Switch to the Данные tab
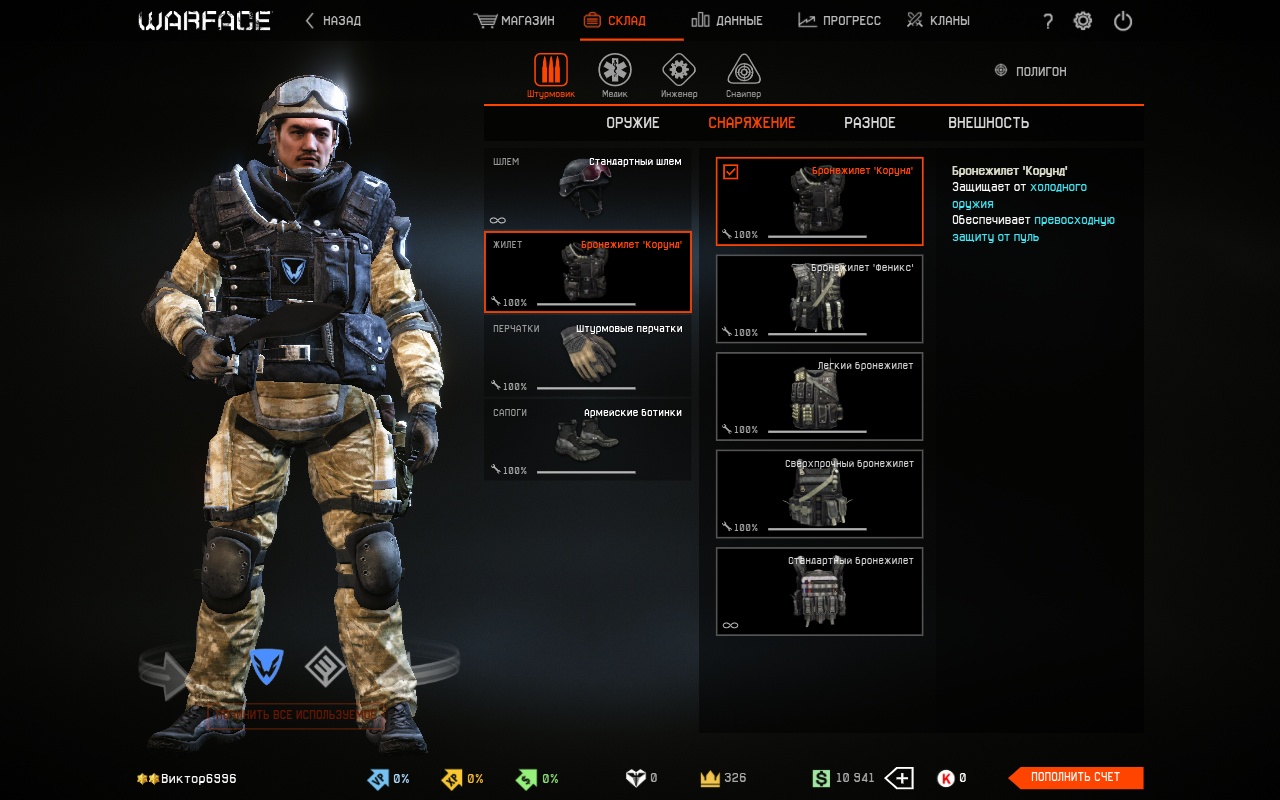The image size is (1280, 800). tap(727, 20)
